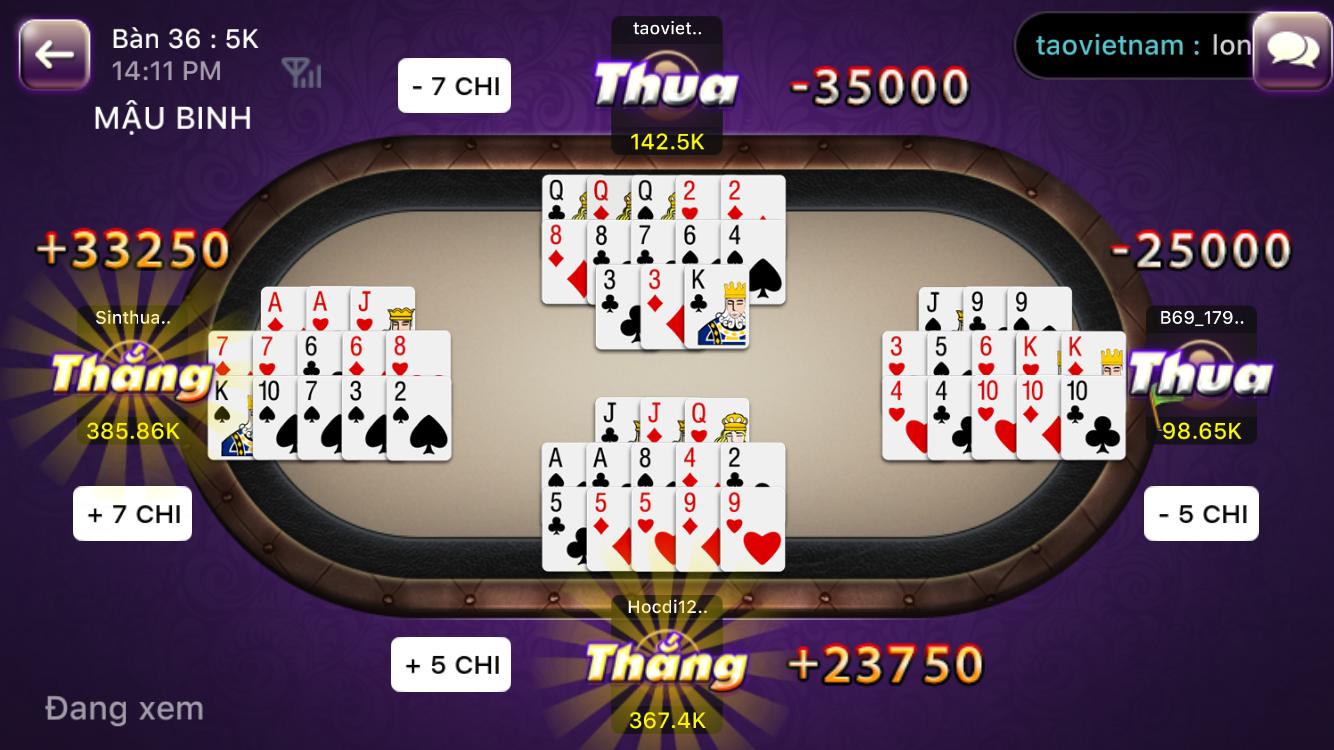Click the MẬU BINH game title

click(173, 117)
